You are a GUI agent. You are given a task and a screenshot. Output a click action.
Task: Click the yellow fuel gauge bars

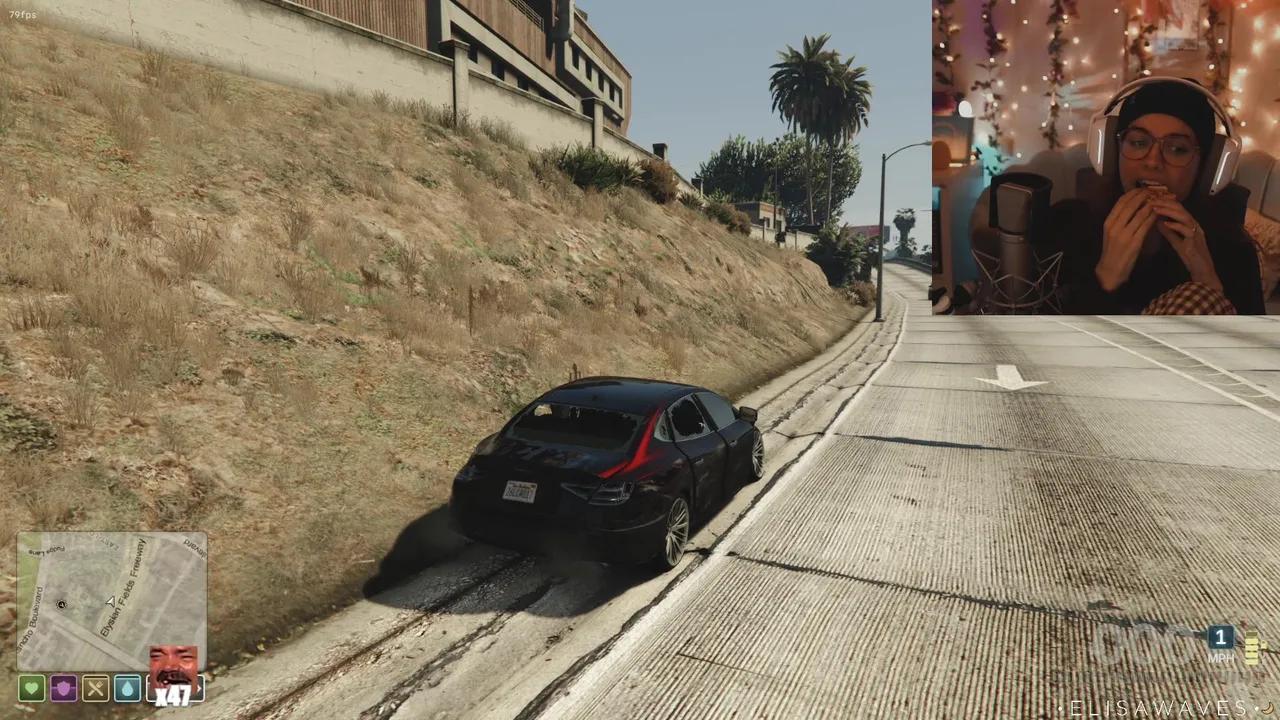click(1251, 647)
